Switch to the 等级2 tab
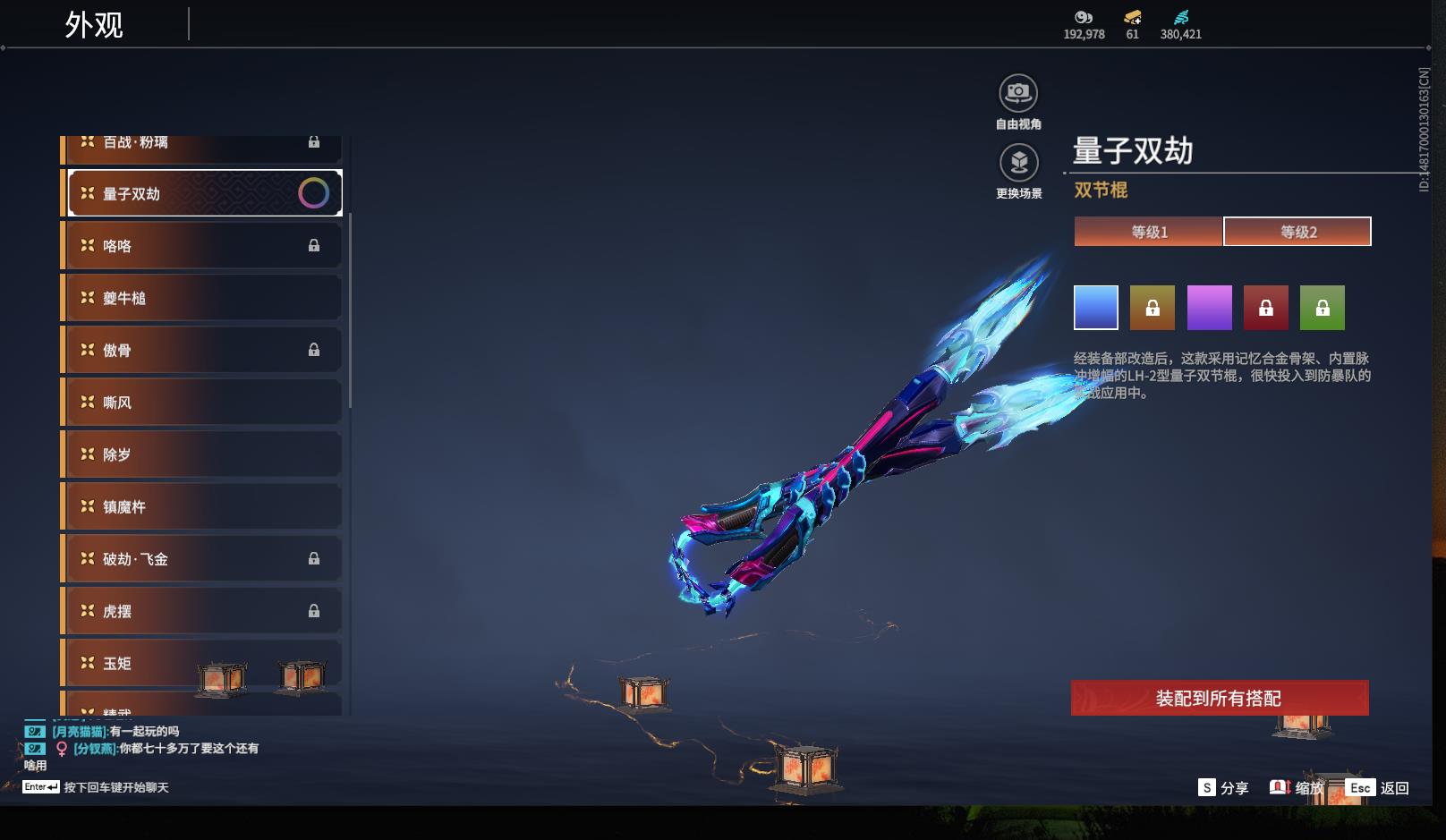Image resolution: width=1446 pixels, height=840 pixels. click(x=1297, y=232)
